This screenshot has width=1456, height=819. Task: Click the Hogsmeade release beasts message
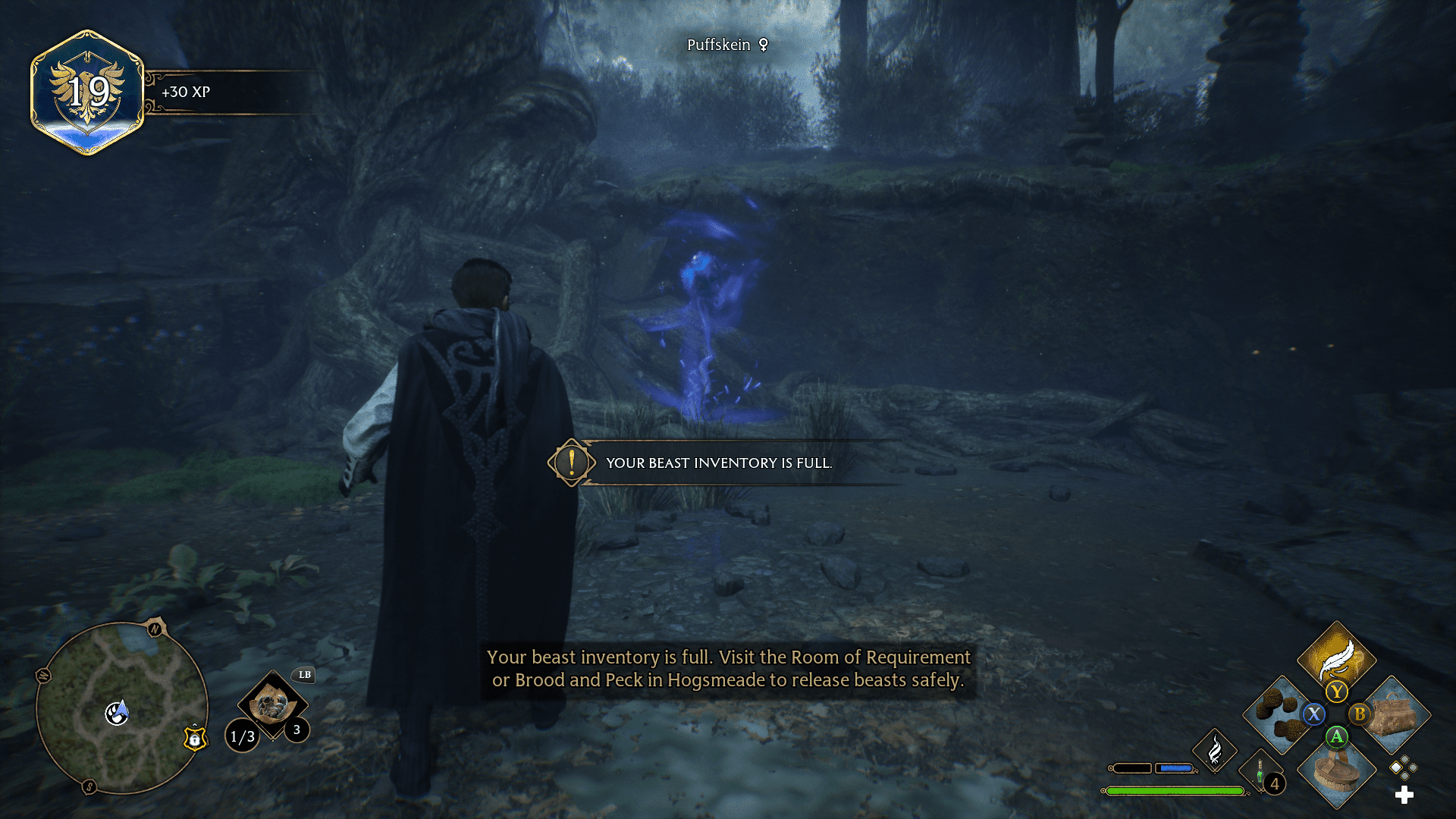[x=728, y=669]
